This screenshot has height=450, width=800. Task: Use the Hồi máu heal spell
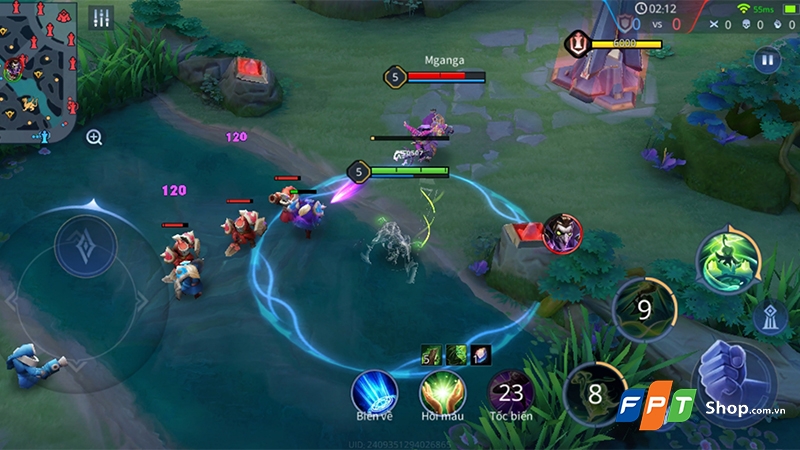[x=441, y=390]
